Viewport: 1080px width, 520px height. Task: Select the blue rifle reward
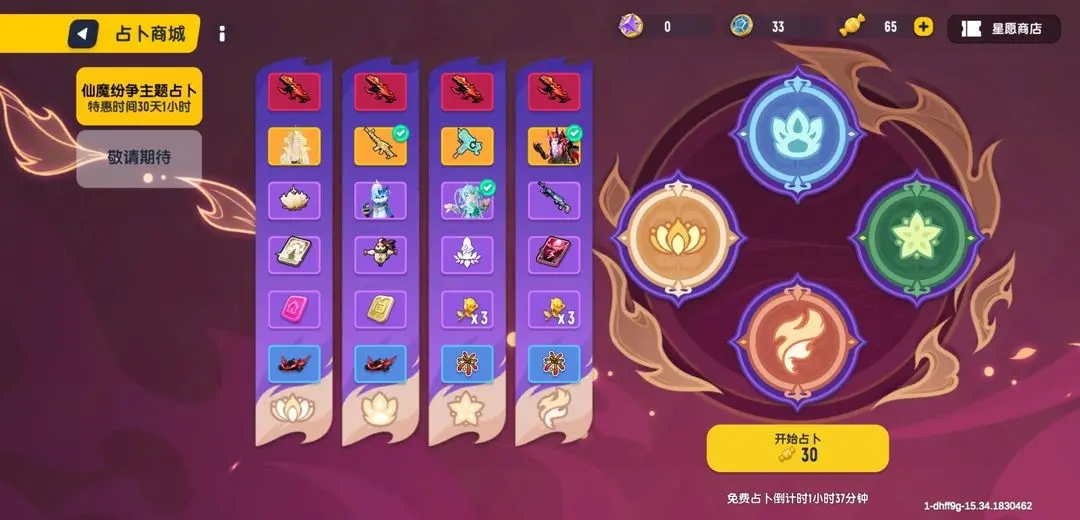coord(554,200)
